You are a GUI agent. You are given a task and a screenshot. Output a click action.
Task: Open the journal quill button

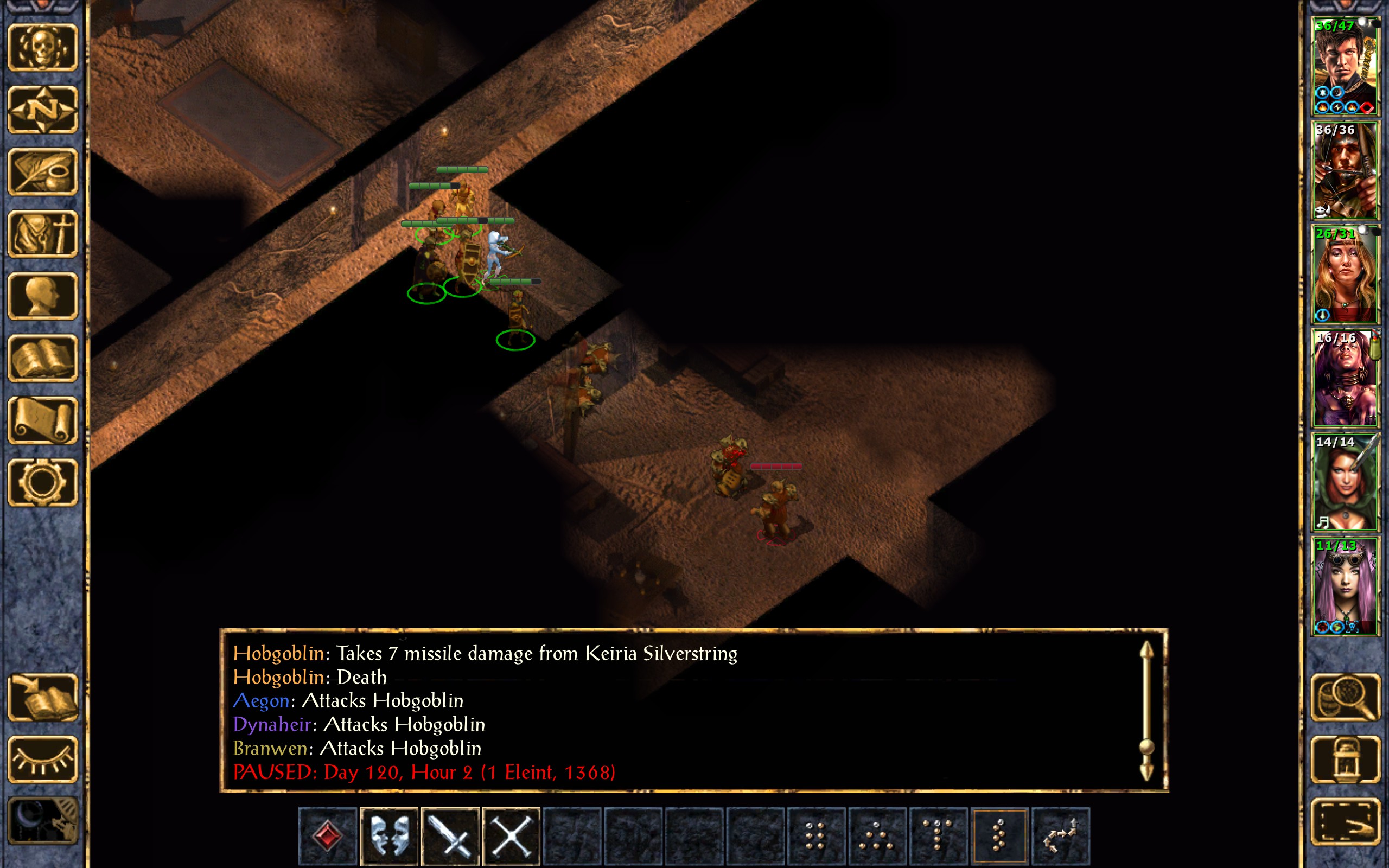(42, 171)
